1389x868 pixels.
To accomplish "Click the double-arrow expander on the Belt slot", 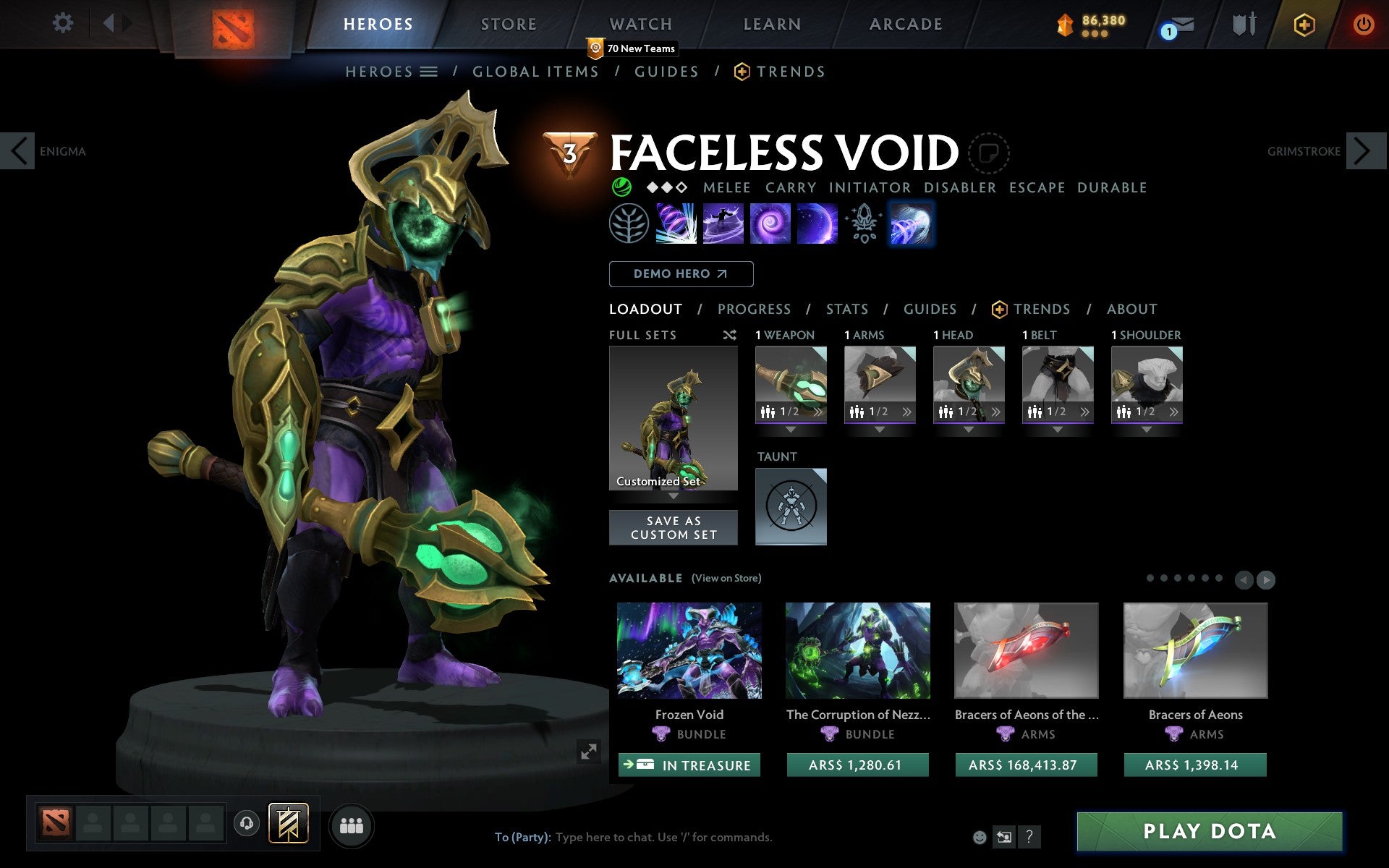I will click(x=1084, y=412).
